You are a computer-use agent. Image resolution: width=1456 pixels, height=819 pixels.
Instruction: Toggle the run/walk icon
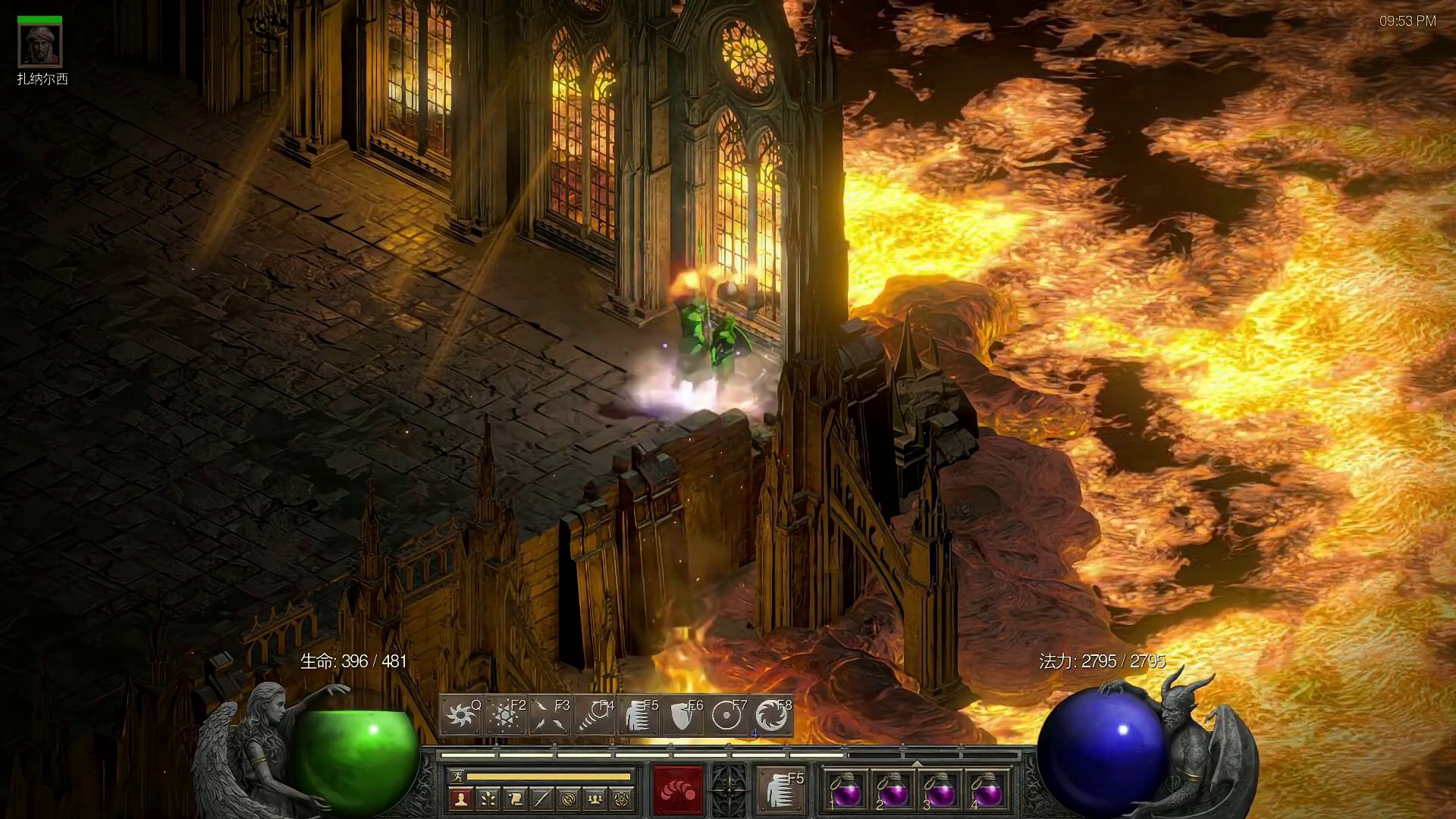(x=457, y=777)
